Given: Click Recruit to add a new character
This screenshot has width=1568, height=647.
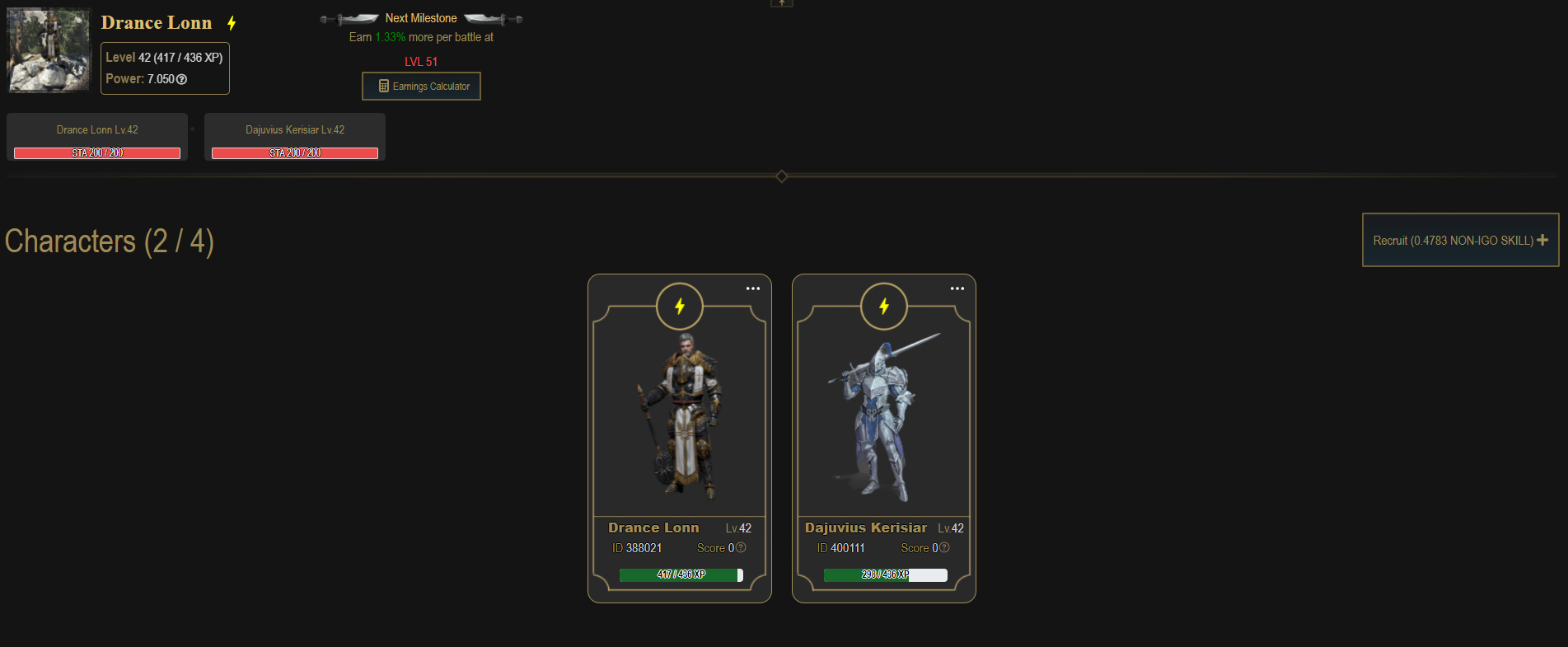Looking at the screenshot, I should click(1458, 239).
